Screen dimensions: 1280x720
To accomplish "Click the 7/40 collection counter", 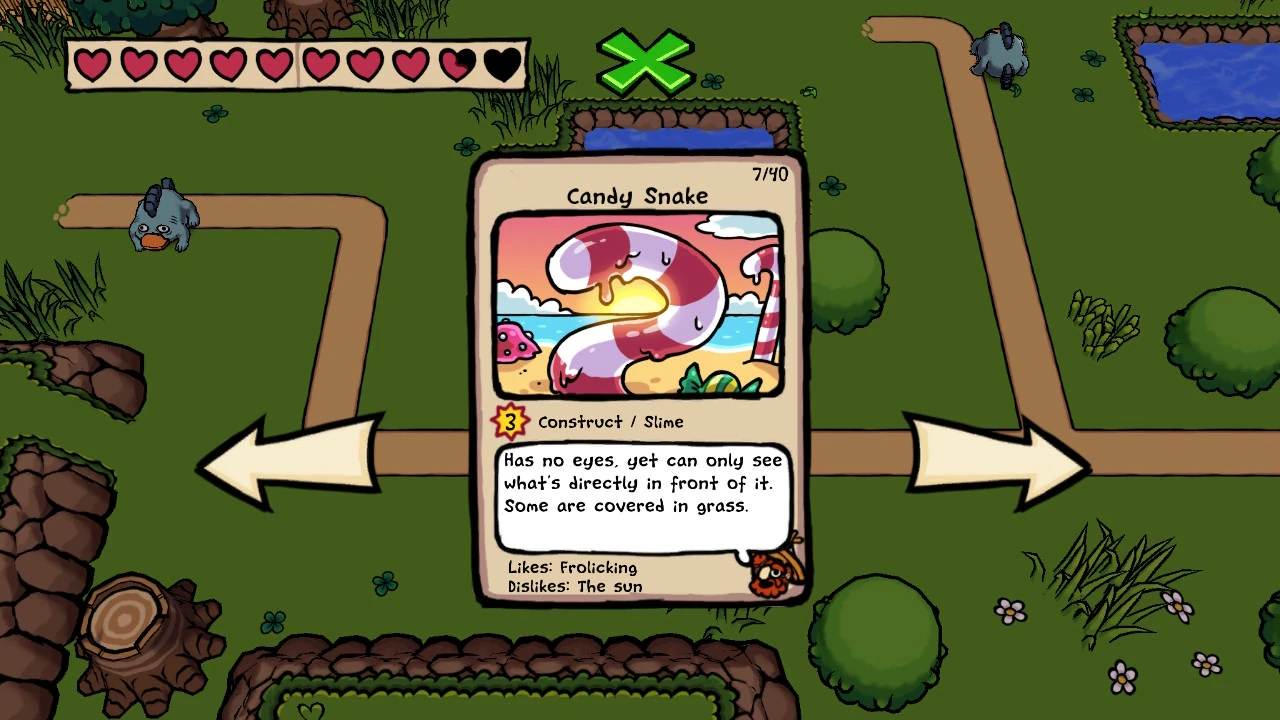I will 768,173.
